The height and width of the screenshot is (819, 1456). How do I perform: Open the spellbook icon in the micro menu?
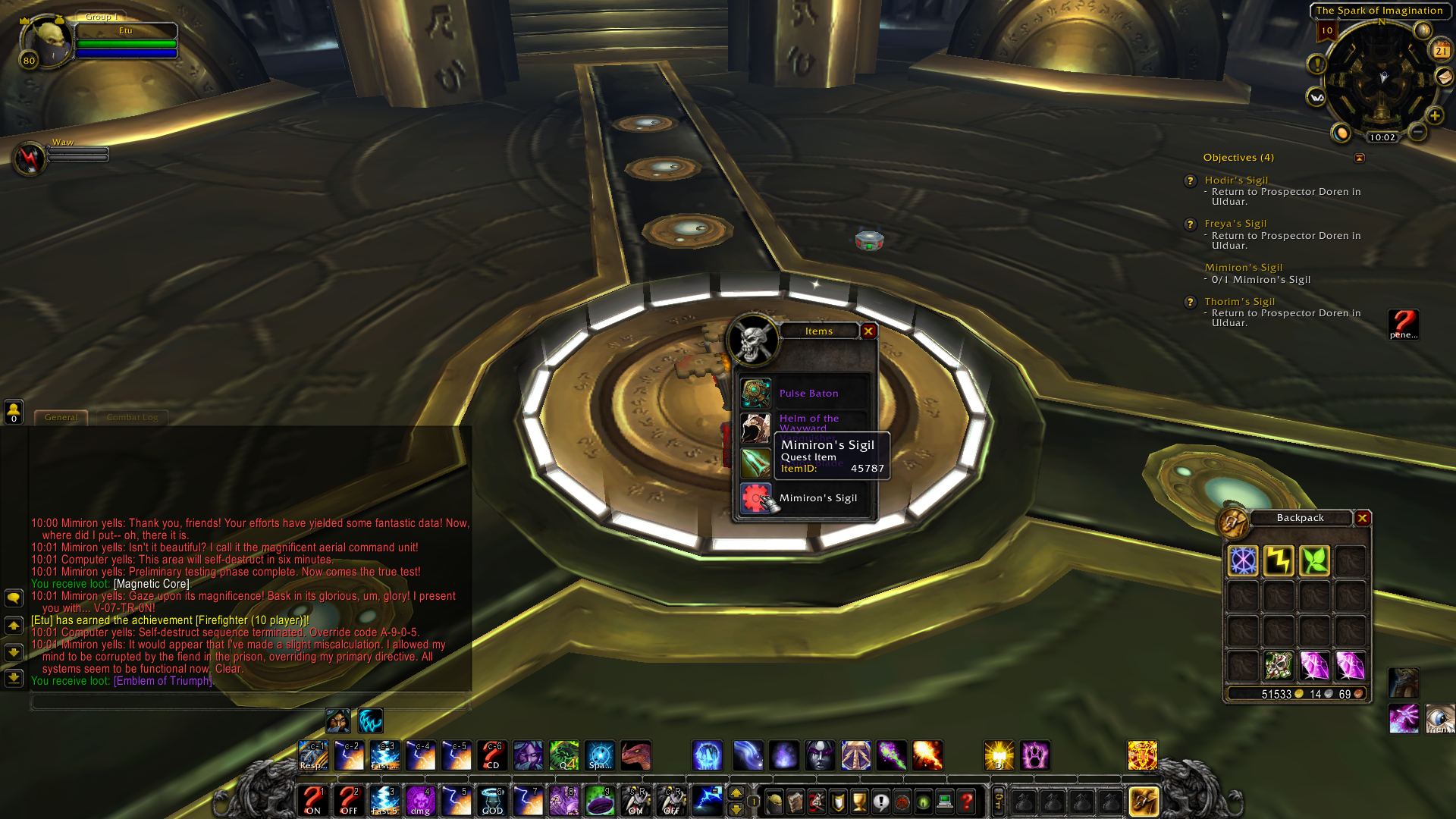coord(795,802)
